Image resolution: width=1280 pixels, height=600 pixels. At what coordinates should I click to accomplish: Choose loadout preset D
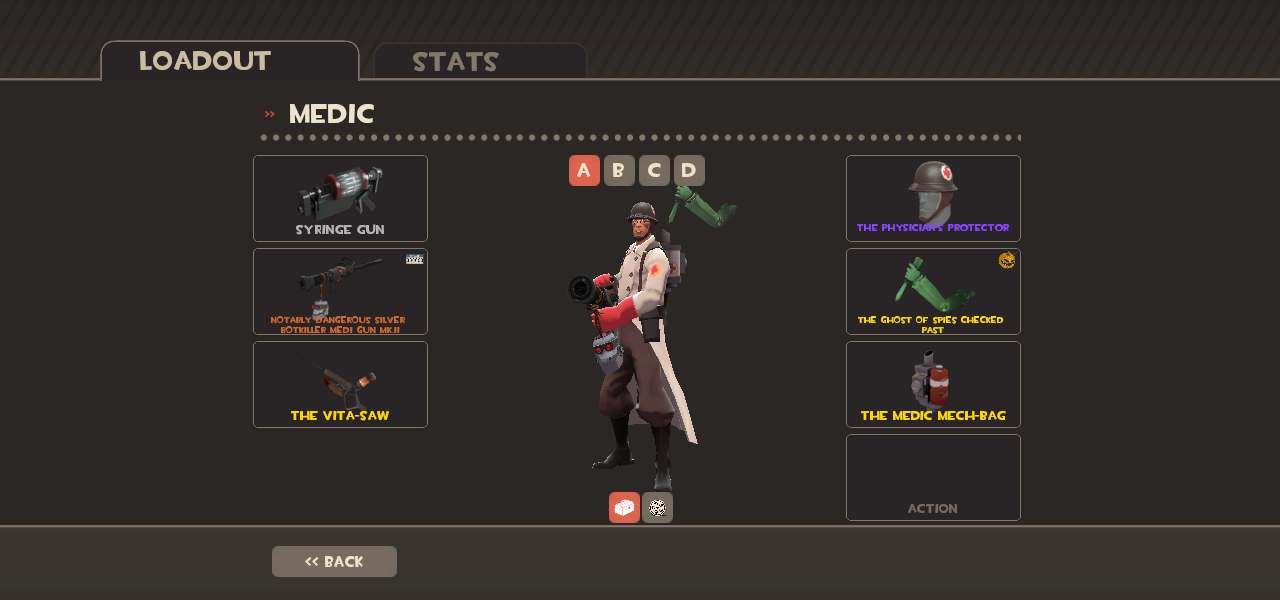tap(689, 170)
